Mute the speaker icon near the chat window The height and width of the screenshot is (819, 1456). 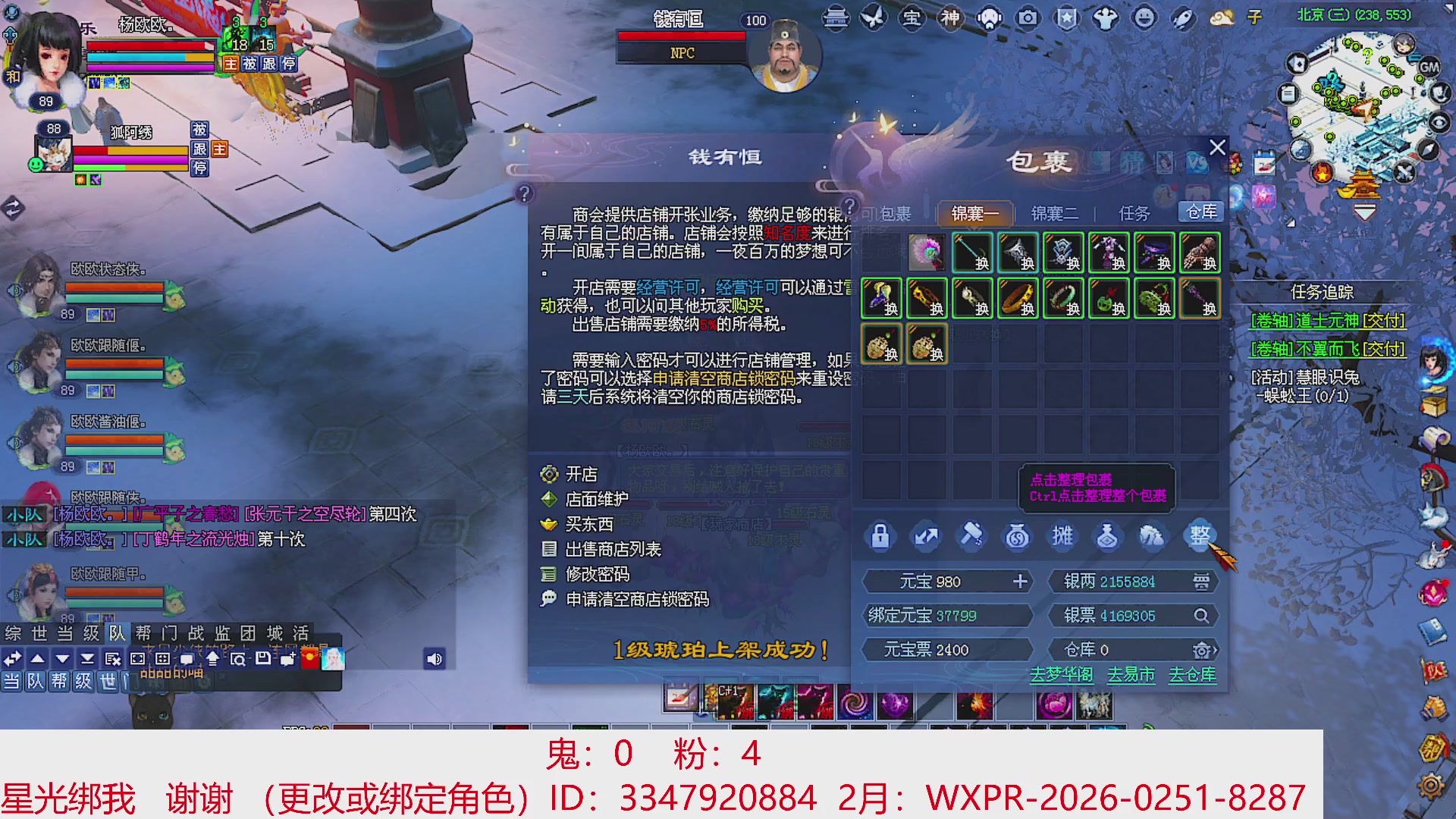433,659
